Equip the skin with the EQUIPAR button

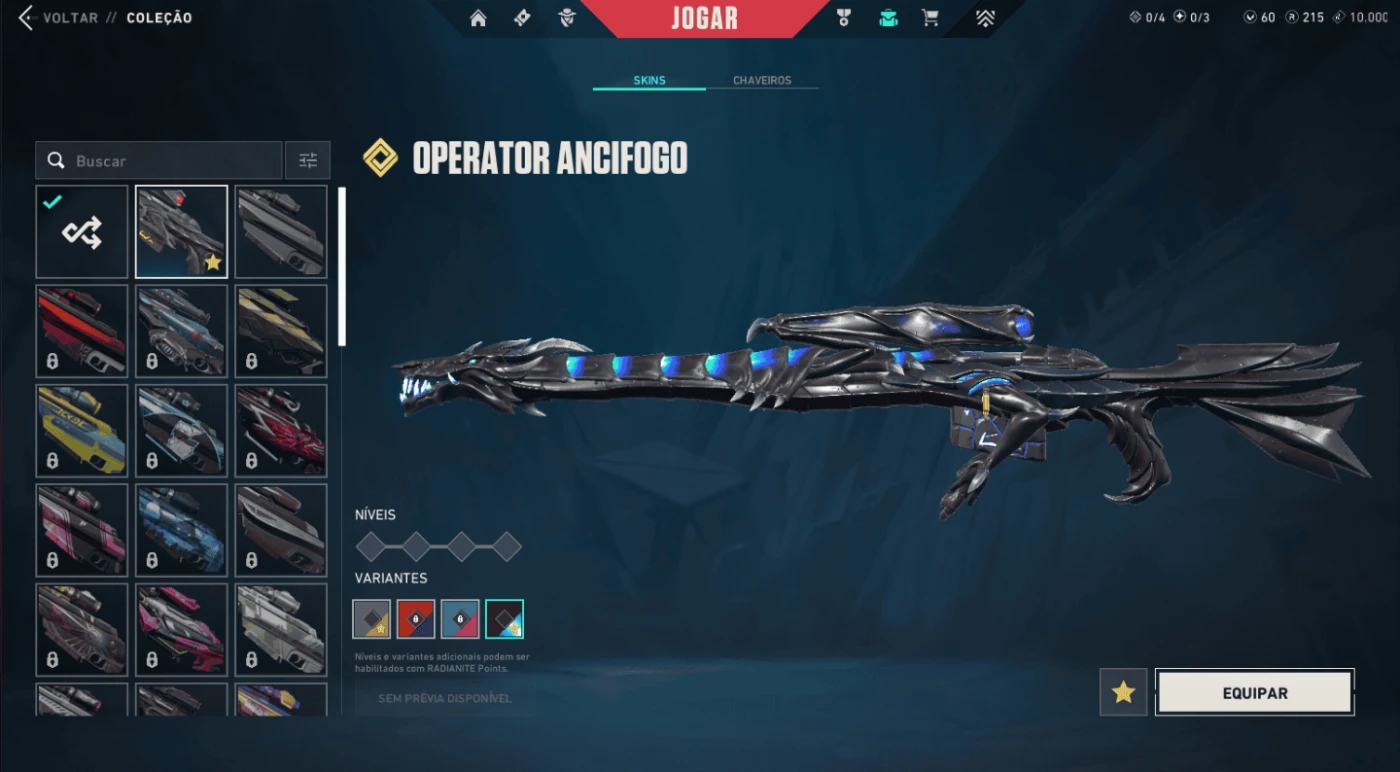click(1255, 692)
